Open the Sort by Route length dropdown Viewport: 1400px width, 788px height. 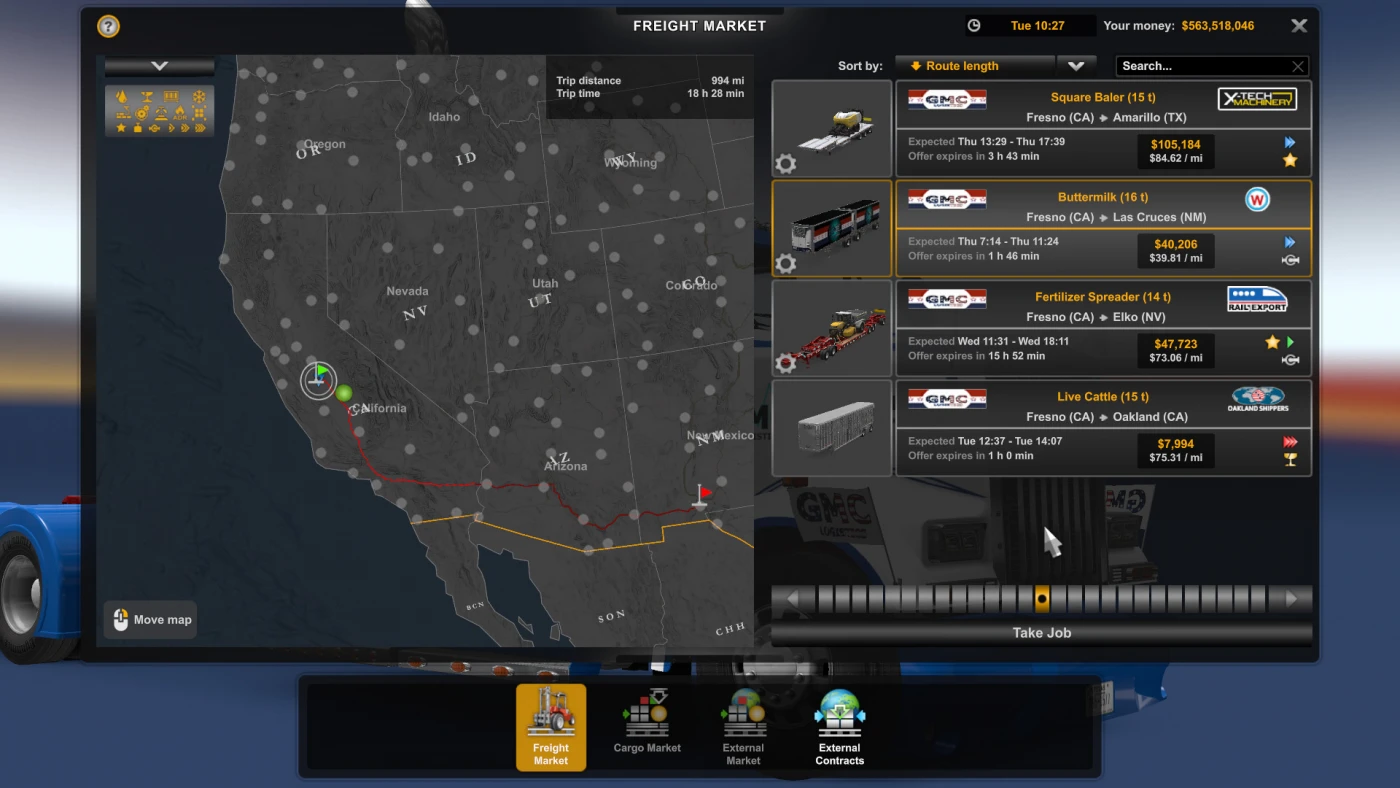(x=974, y=65)
